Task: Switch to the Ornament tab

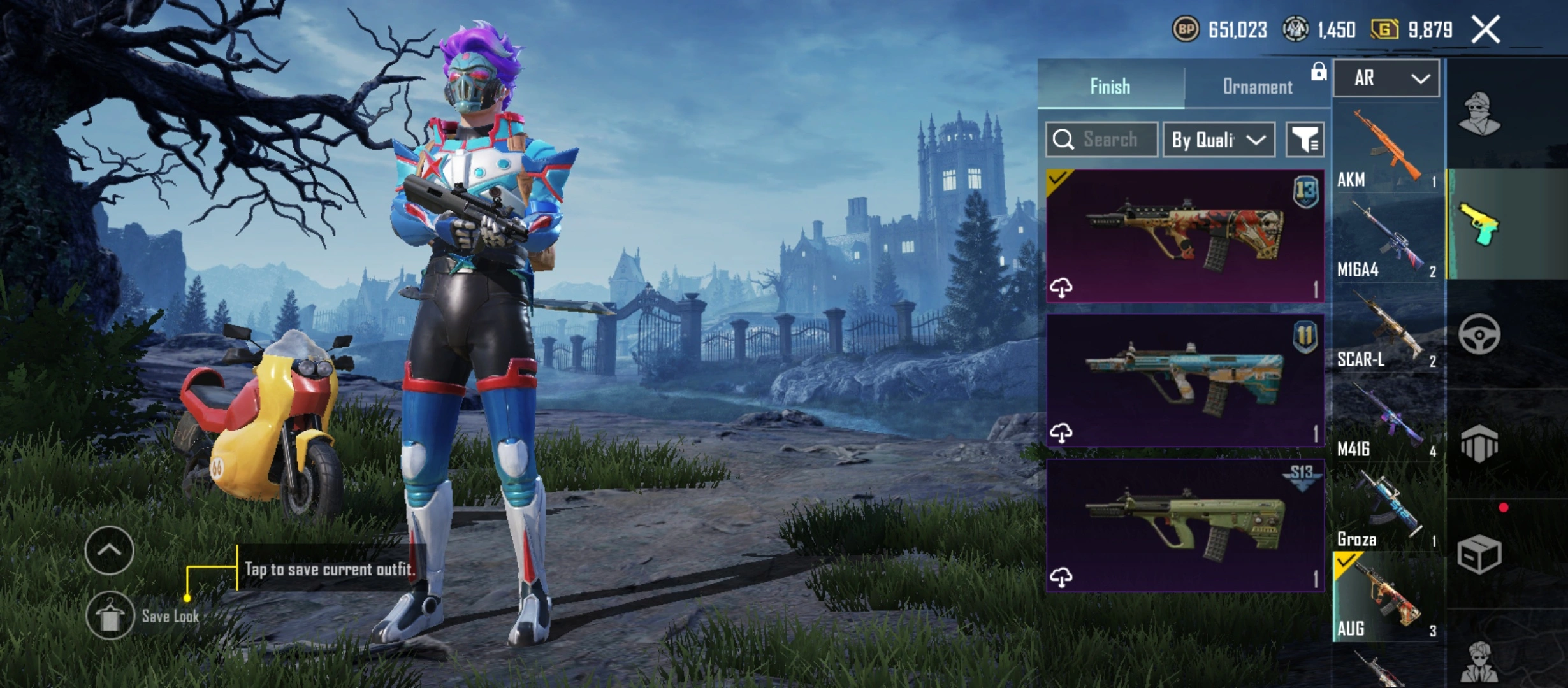Action: (1257, 87)
